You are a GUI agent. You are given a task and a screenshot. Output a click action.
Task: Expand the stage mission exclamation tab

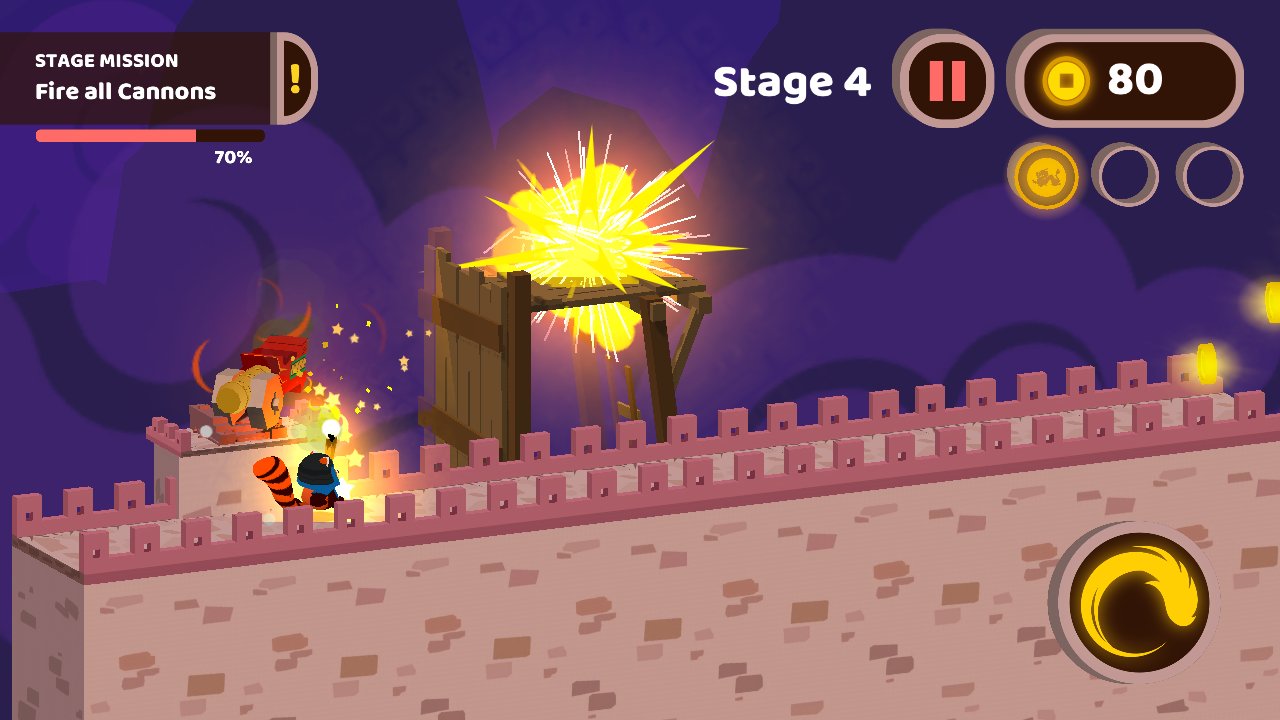(295, 78)
